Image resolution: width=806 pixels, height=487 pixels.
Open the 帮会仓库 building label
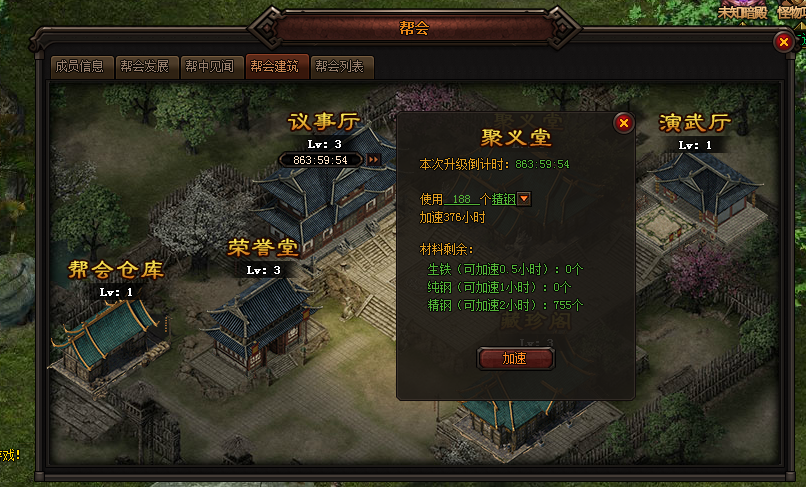(x=115, y=269)
